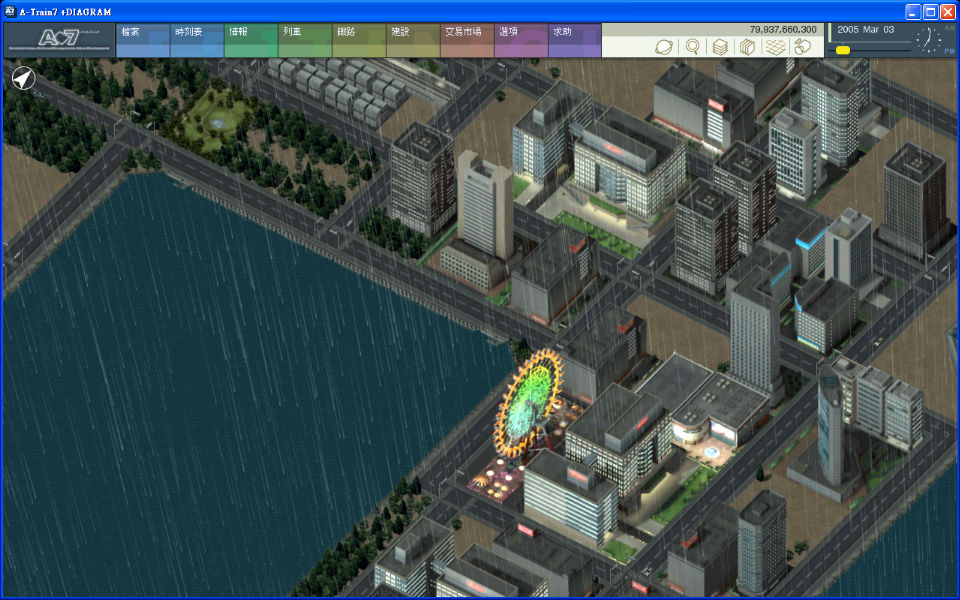The image size is (960, 600).
Task: Click the yellow game speed slider knob
Action: (843, 50)
